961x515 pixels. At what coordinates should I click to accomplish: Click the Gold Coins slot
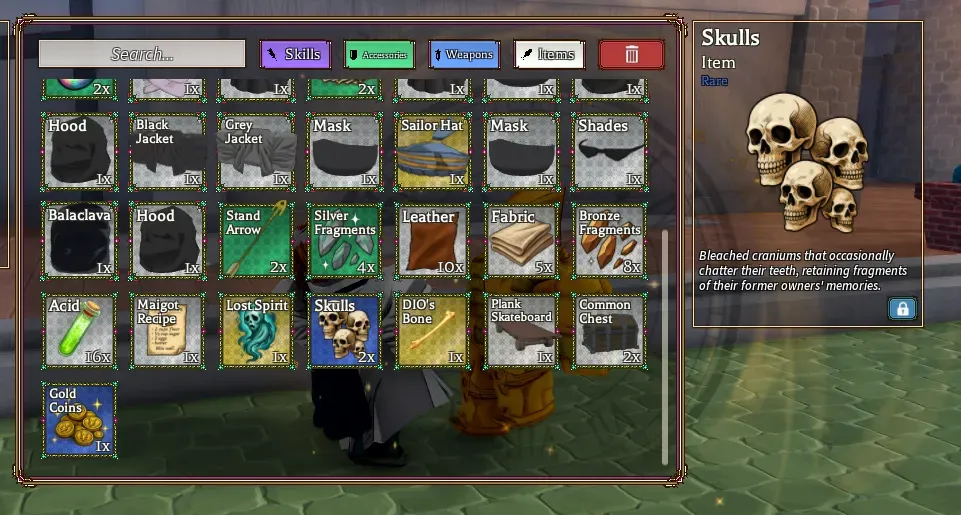[80, 420]
